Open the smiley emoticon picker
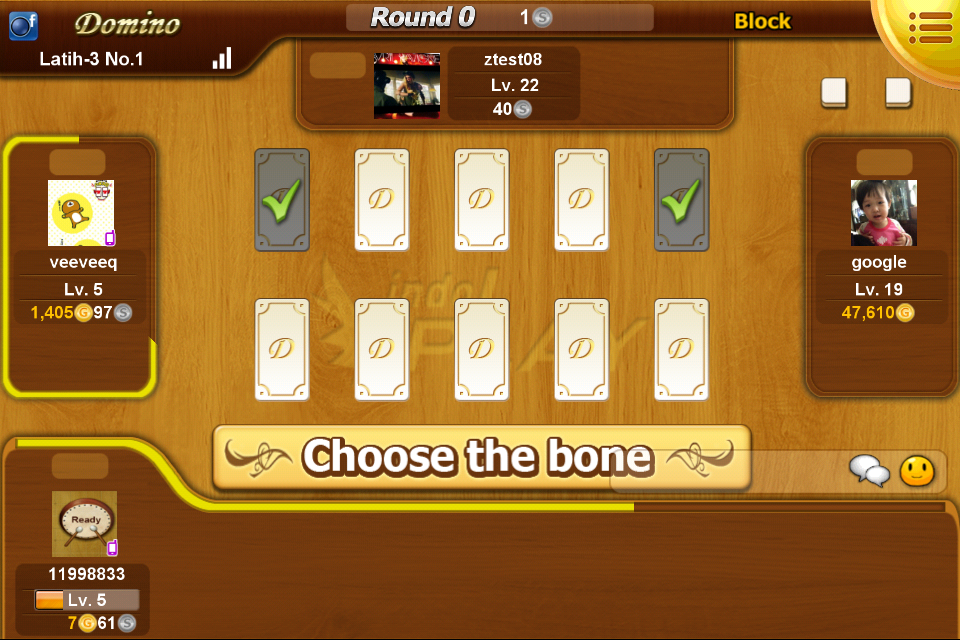The width and height of the screenshot is (960, 640). 917,470
